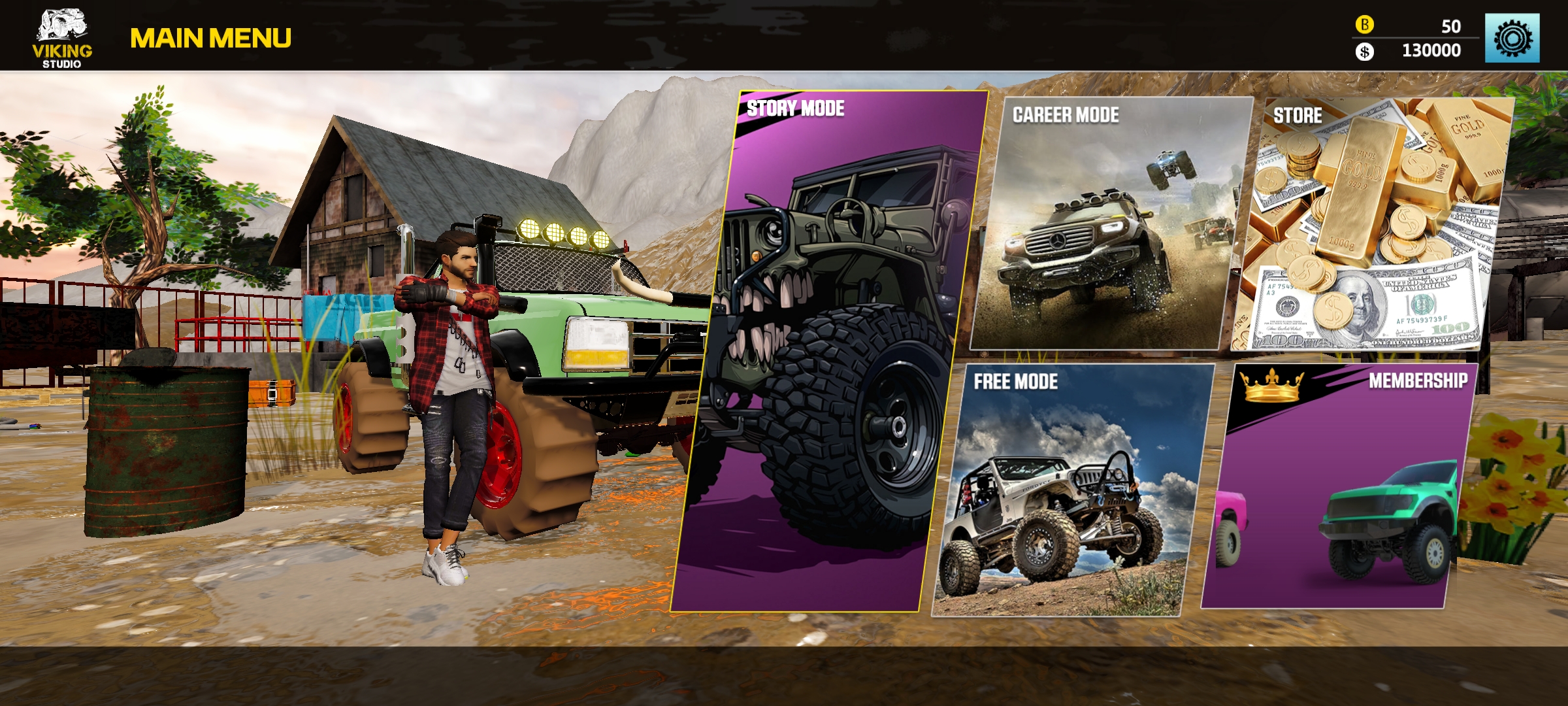The width and height of the screenshot is (1568, 706).
Task: Click the Viking Studio logo
Action: pos(62,38)
